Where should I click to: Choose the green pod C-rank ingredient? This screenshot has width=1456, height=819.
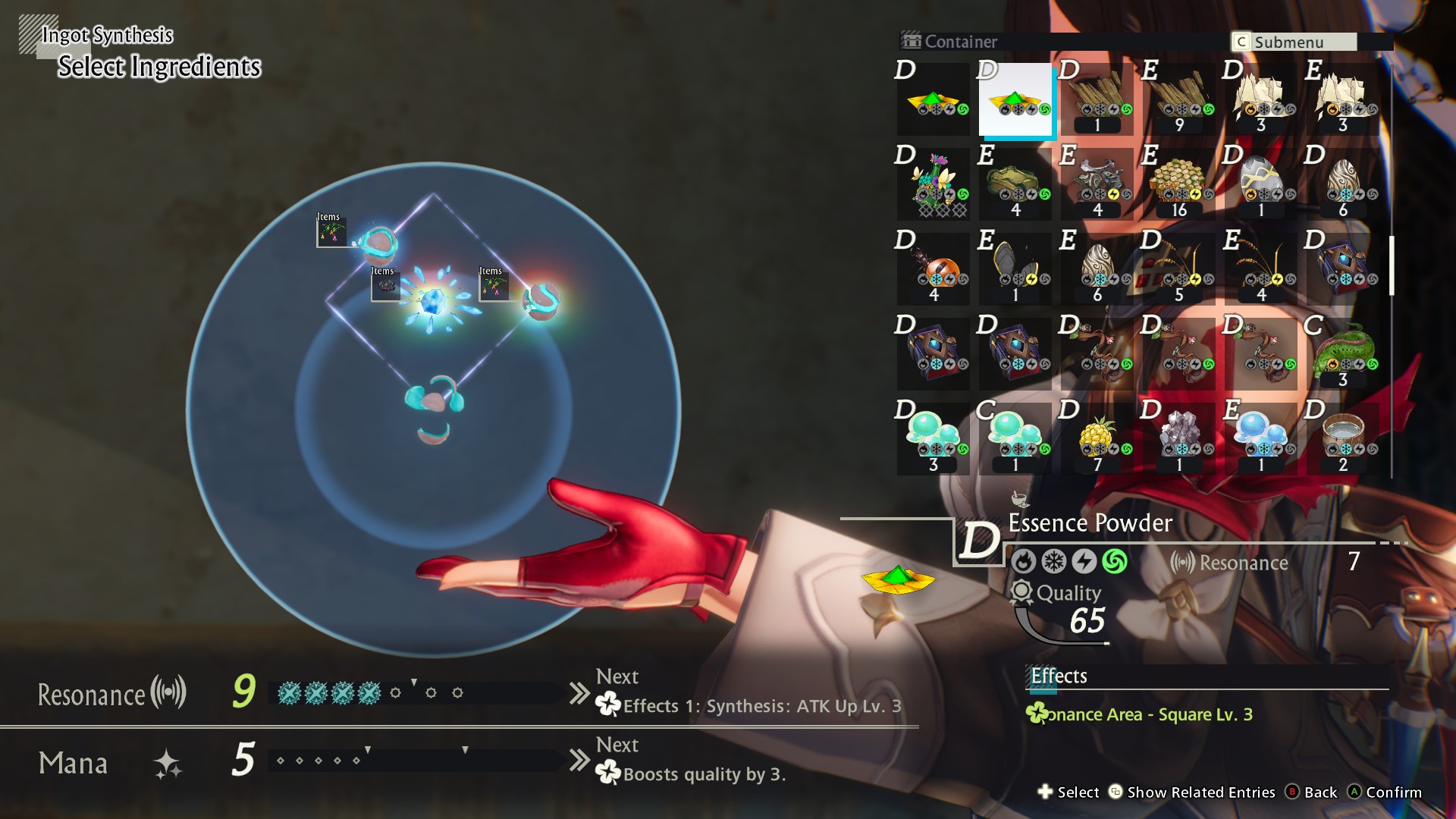pyautogui.click(x=1342, y=354)
